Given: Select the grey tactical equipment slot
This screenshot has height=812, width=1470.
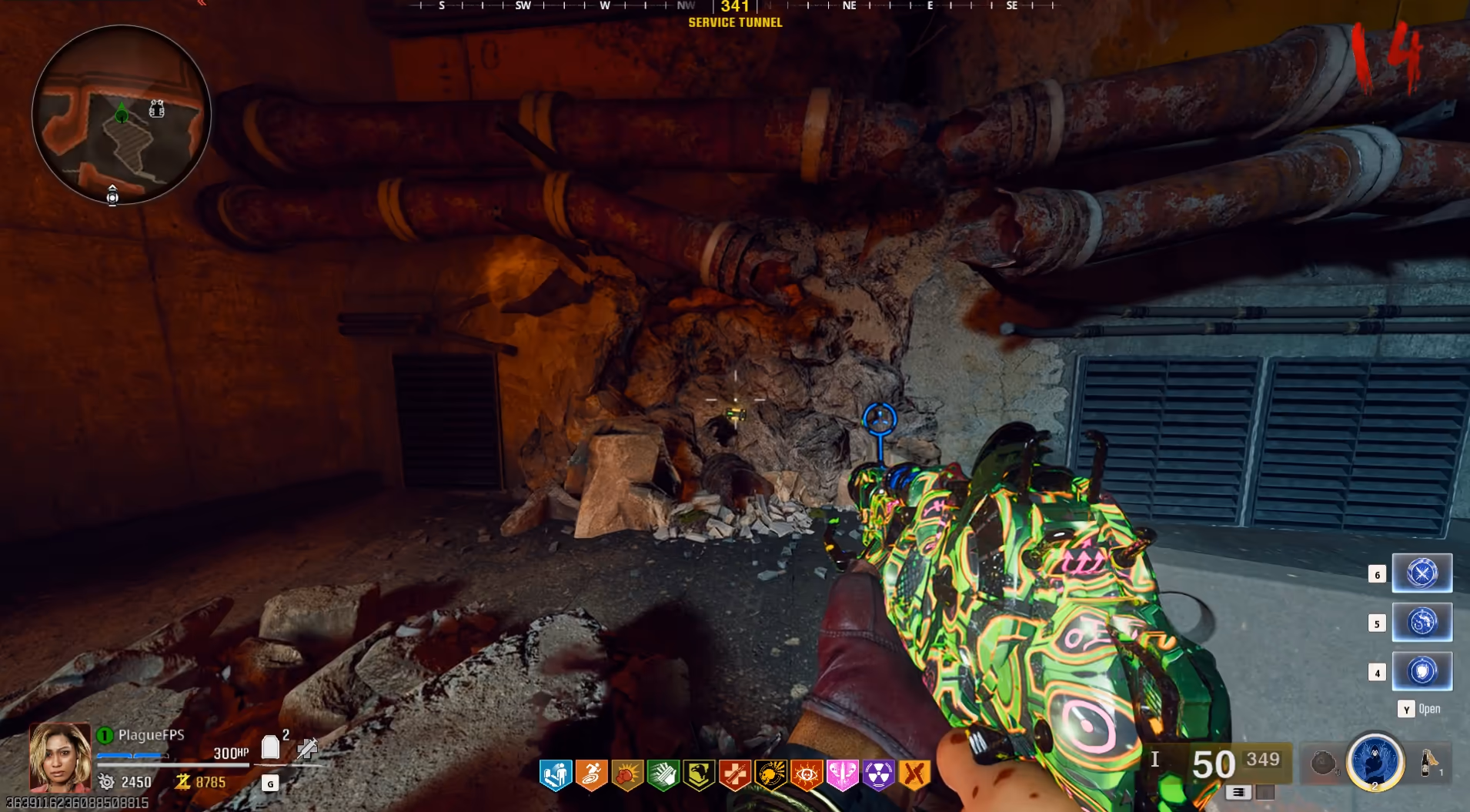Looking at the screenshot, I should coord(1323,763).
